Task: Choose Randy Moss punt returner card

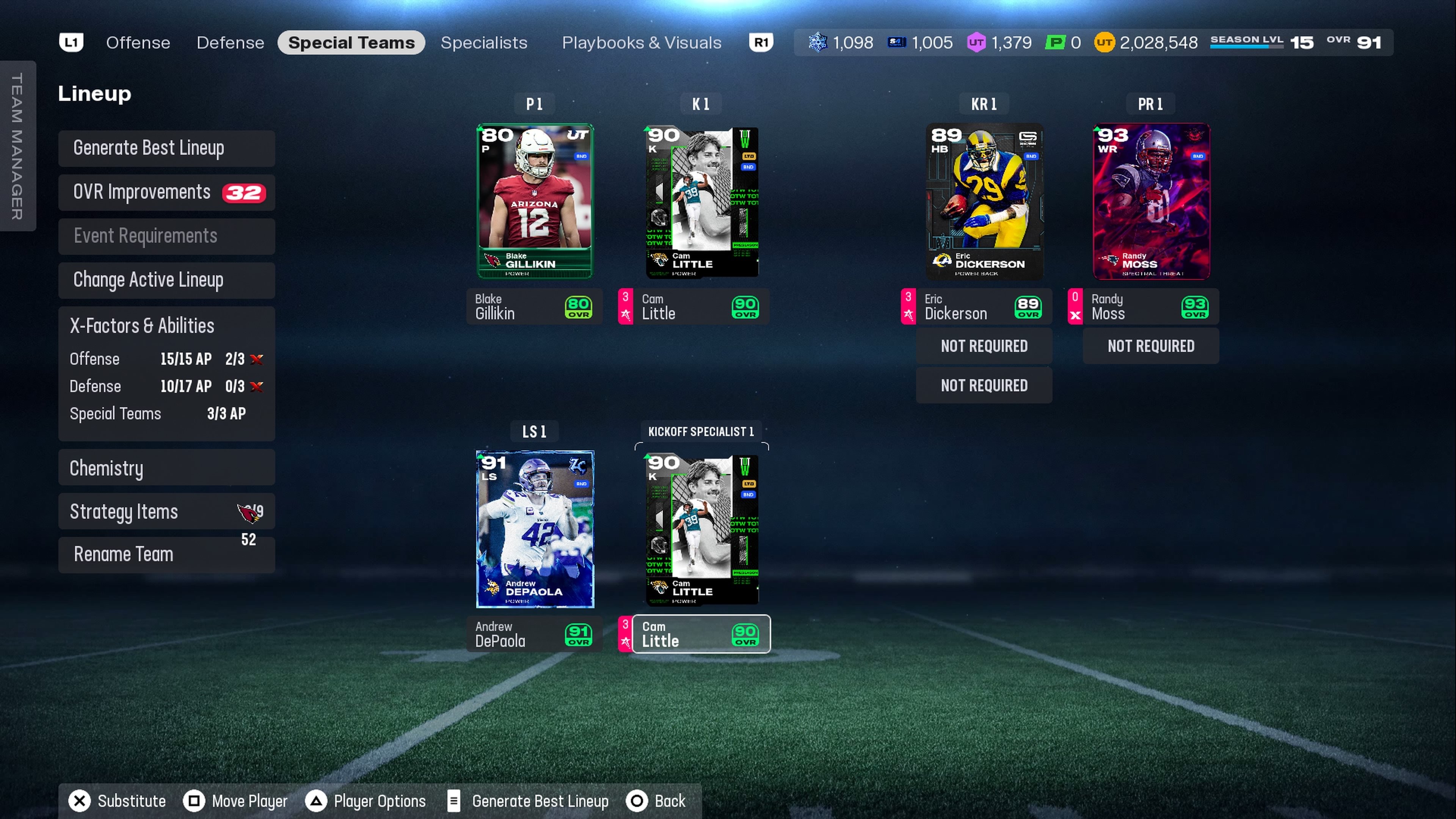Action: coord(1151,201)
